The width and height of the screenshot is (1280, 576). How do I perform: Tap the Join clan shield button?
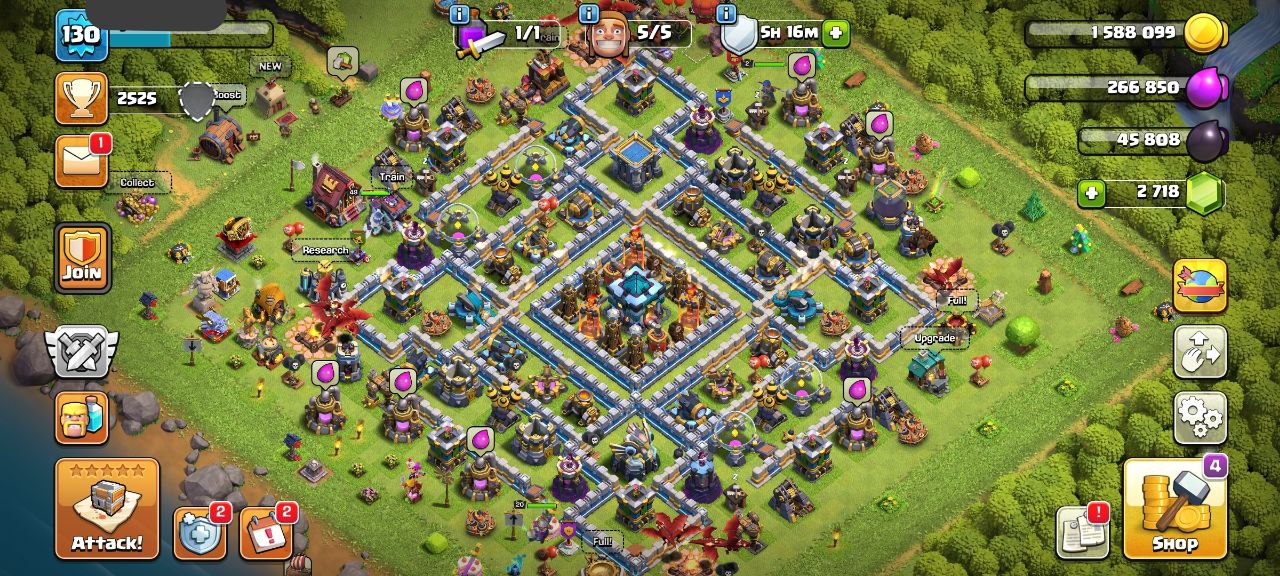(82, 257)
